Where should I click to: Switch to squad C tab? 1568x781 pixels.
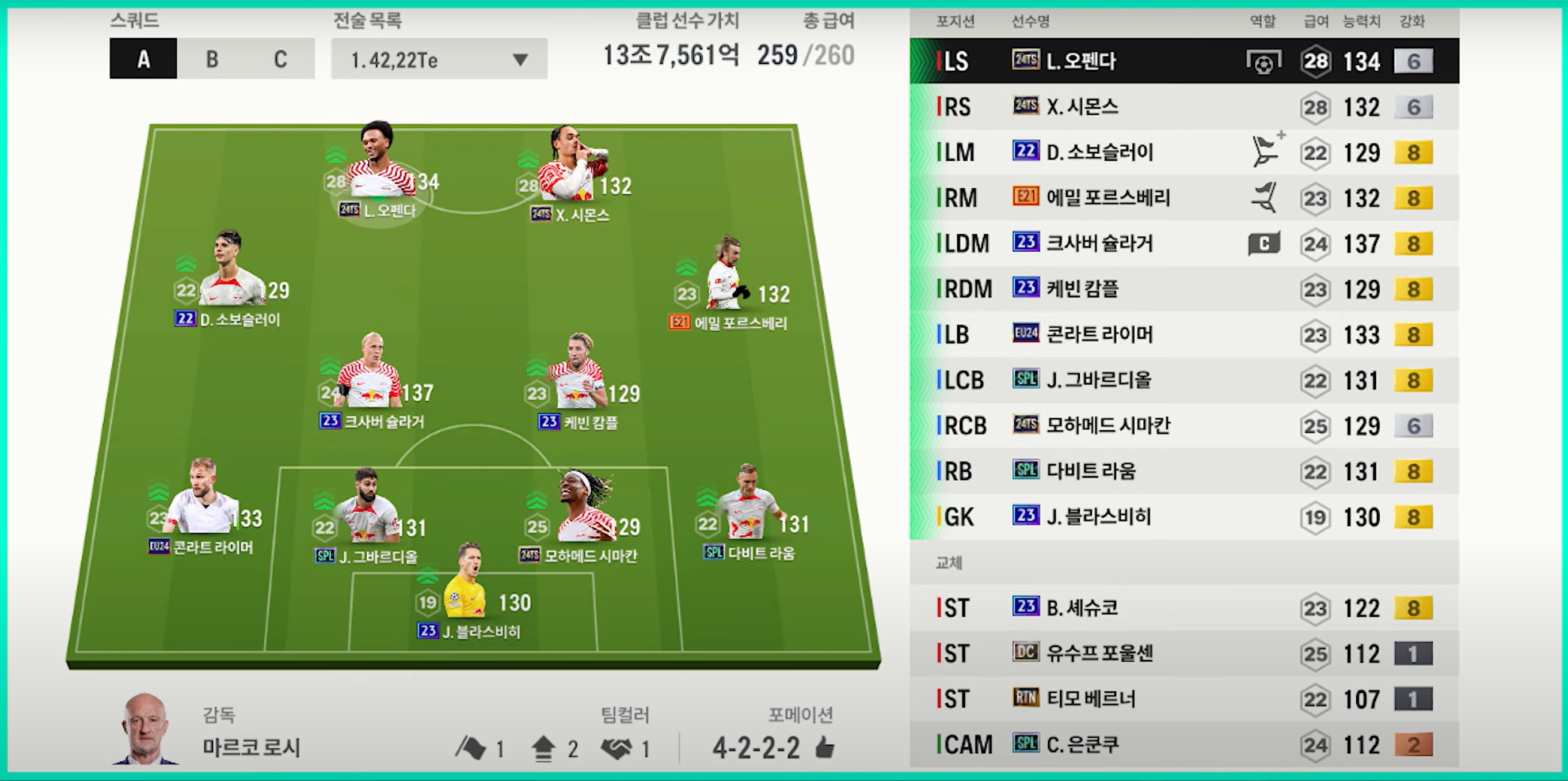[280, 59]
